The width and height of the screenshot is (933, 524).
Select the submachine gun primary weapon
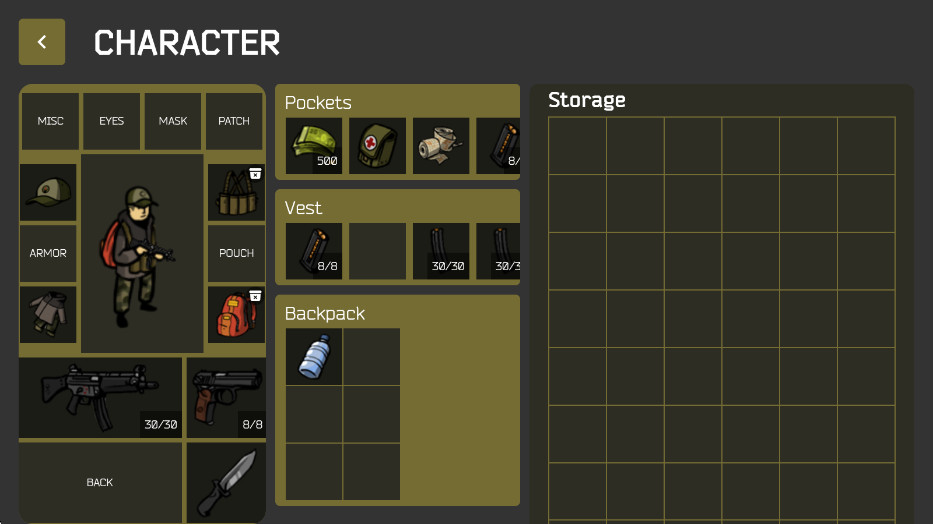point(100,398)
